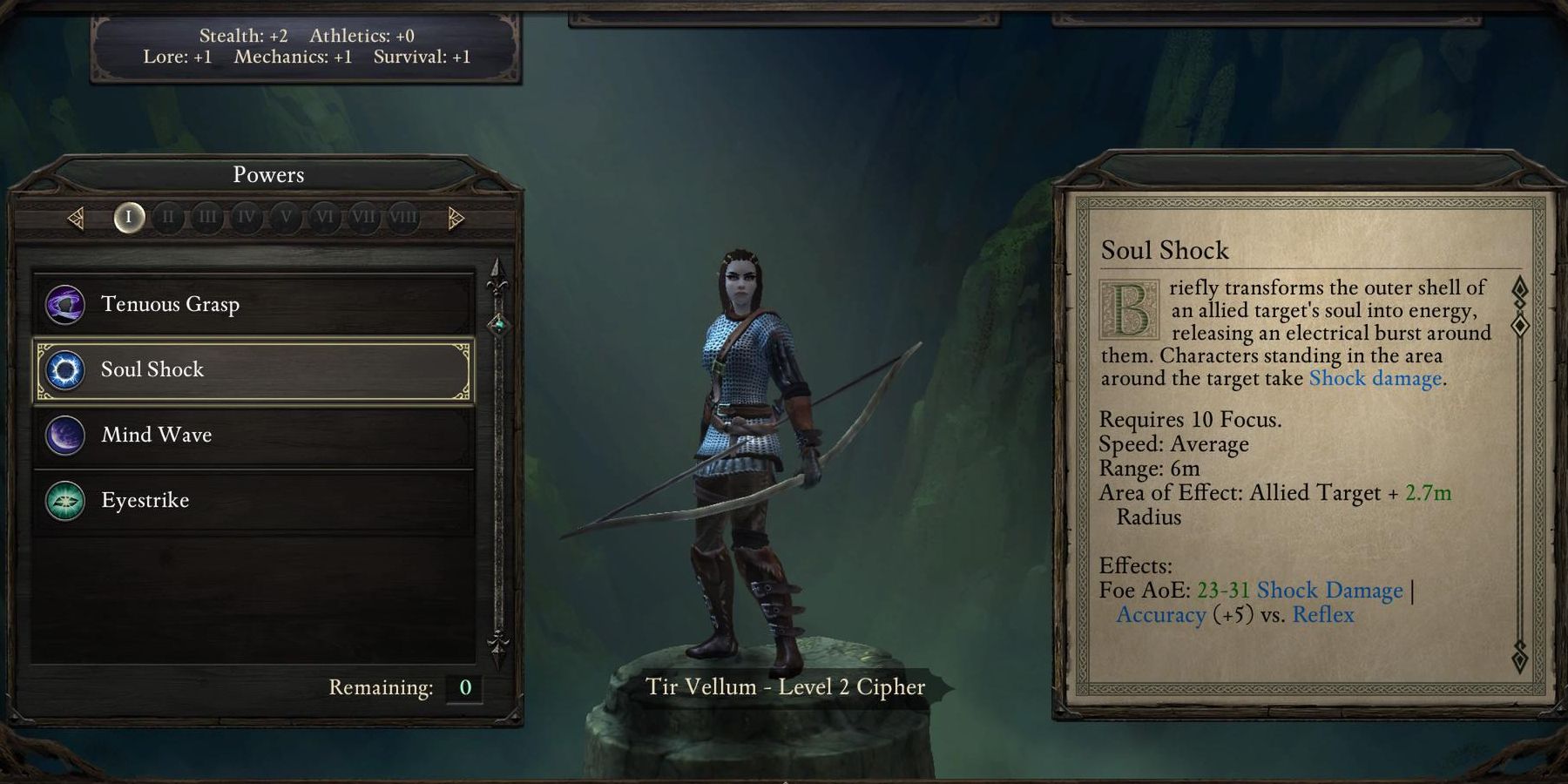Show power level VI tab

[325, 217]
